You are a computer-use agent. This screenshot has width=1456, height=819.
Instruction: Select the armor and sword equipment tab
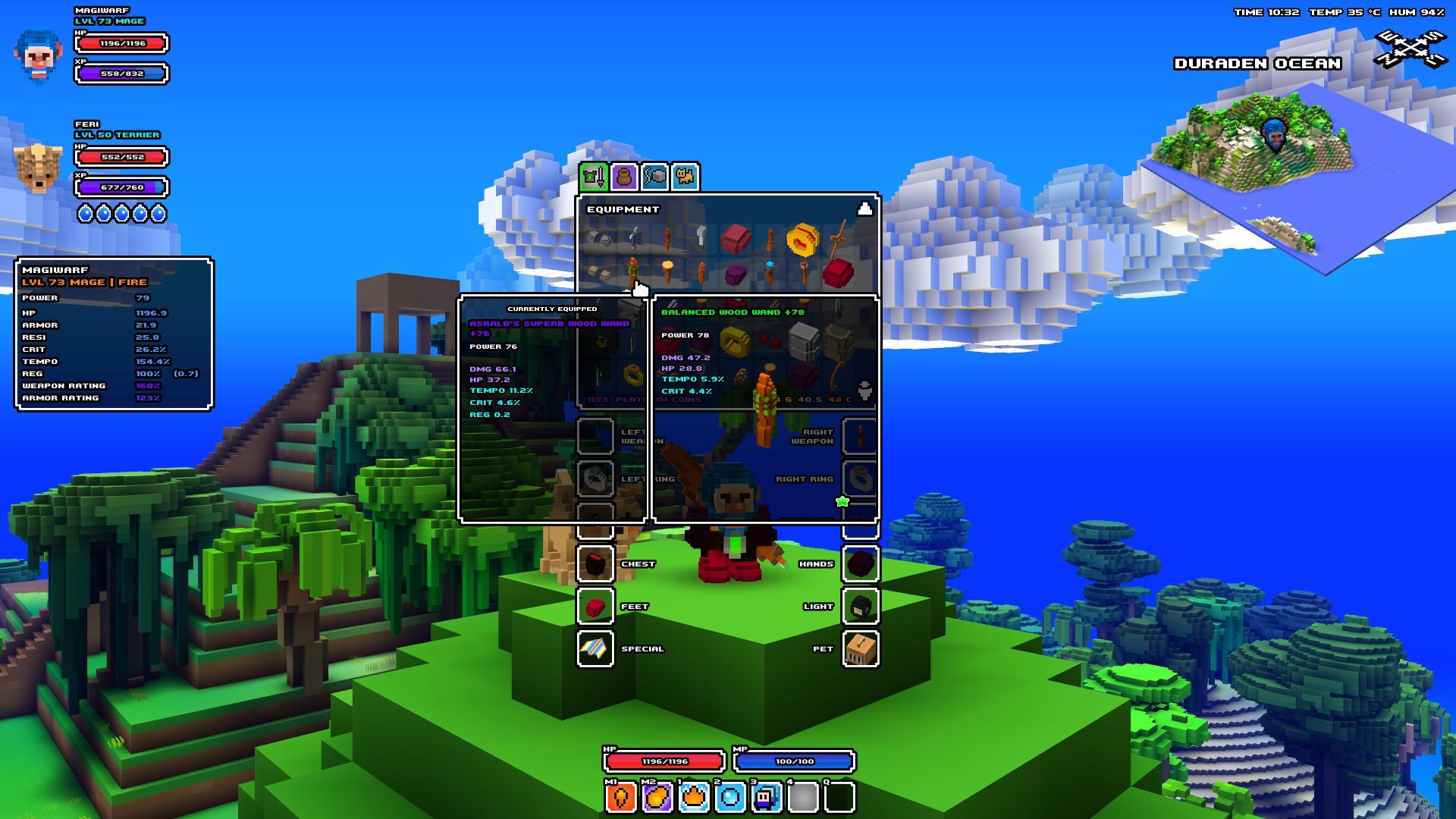[594, 177]
